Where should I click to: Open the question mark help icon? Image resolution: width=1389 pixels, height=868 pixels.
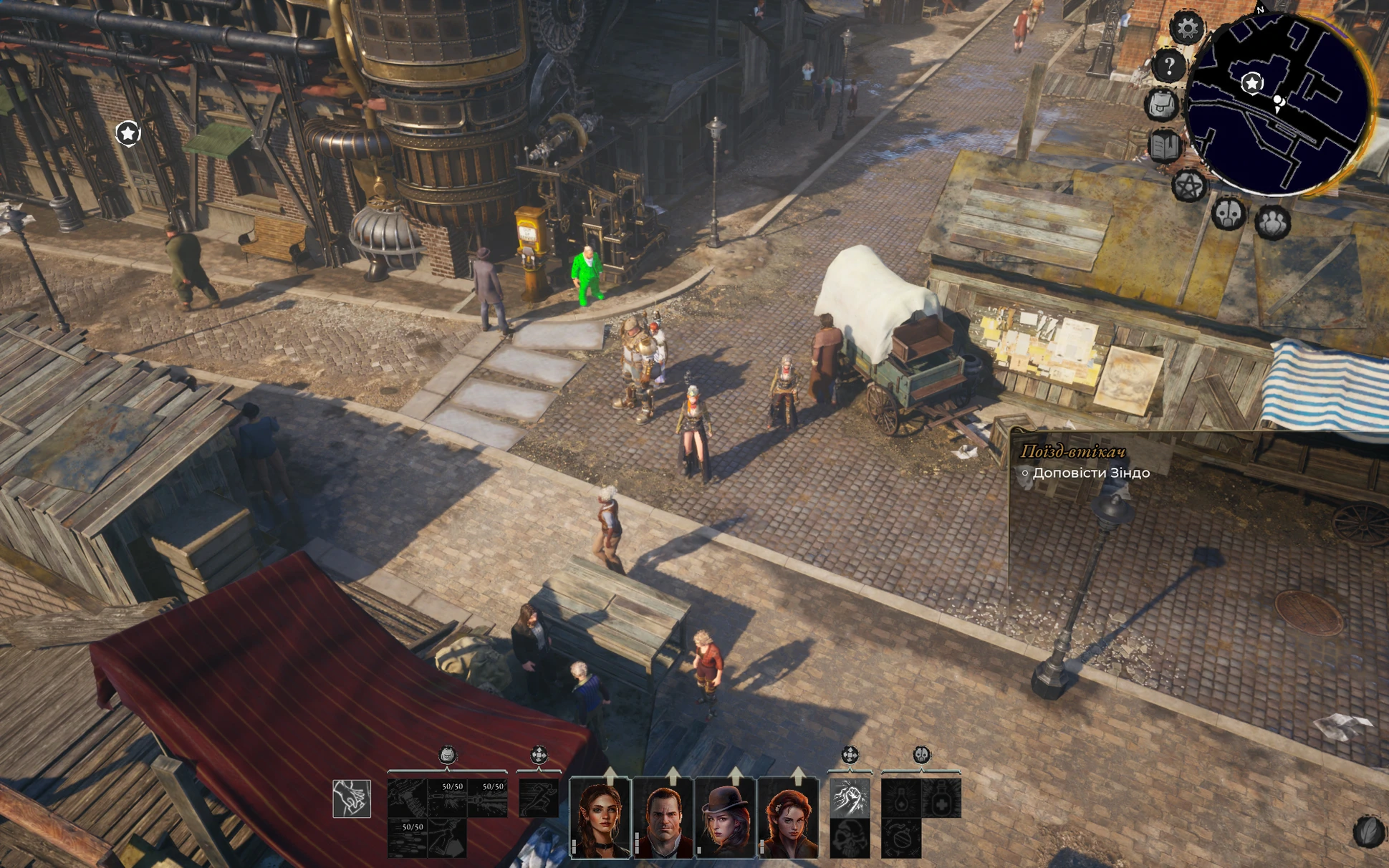click(x=1168, y=67)
